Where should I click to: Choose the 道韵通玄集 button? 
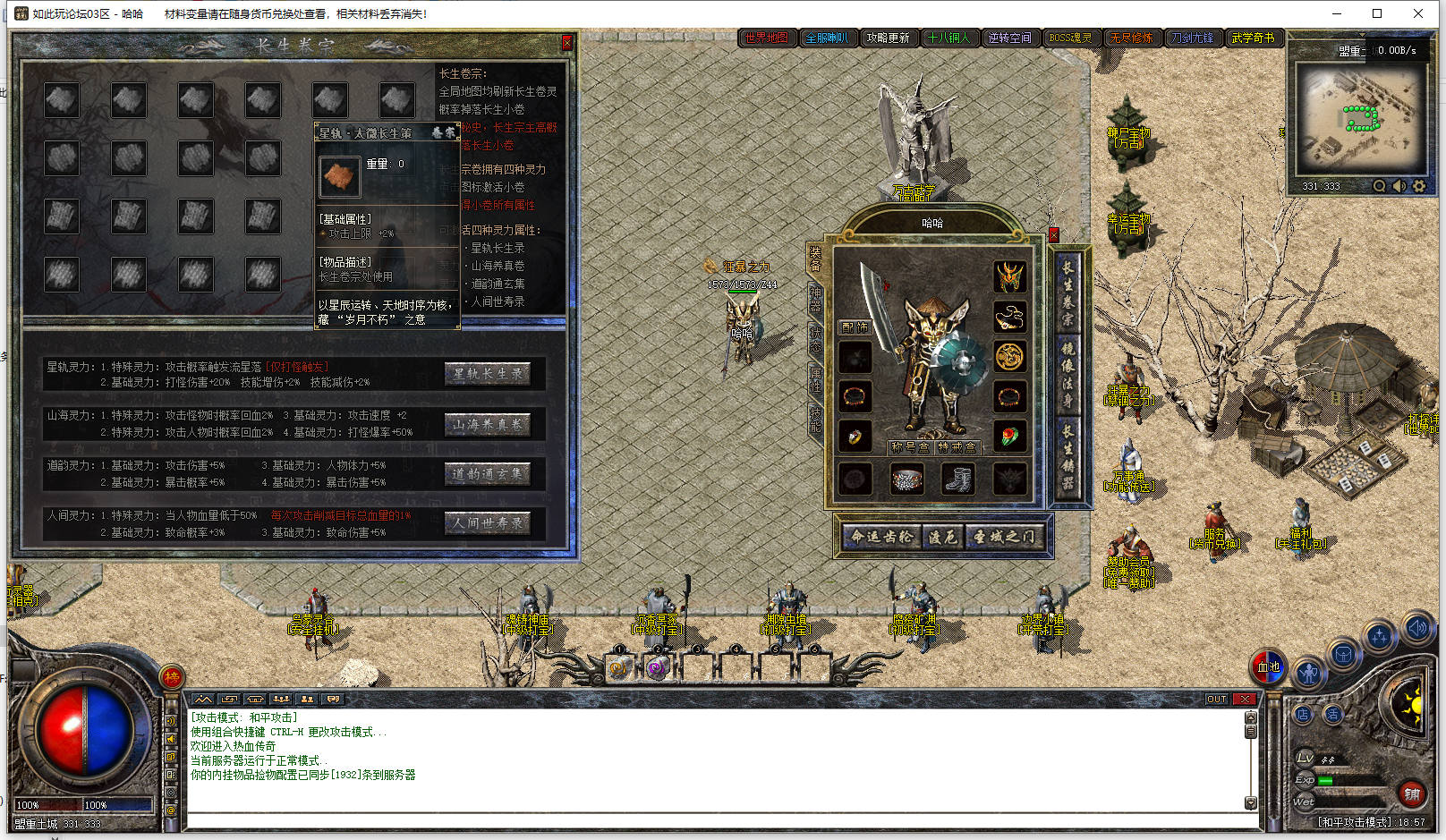click(487, 474)
